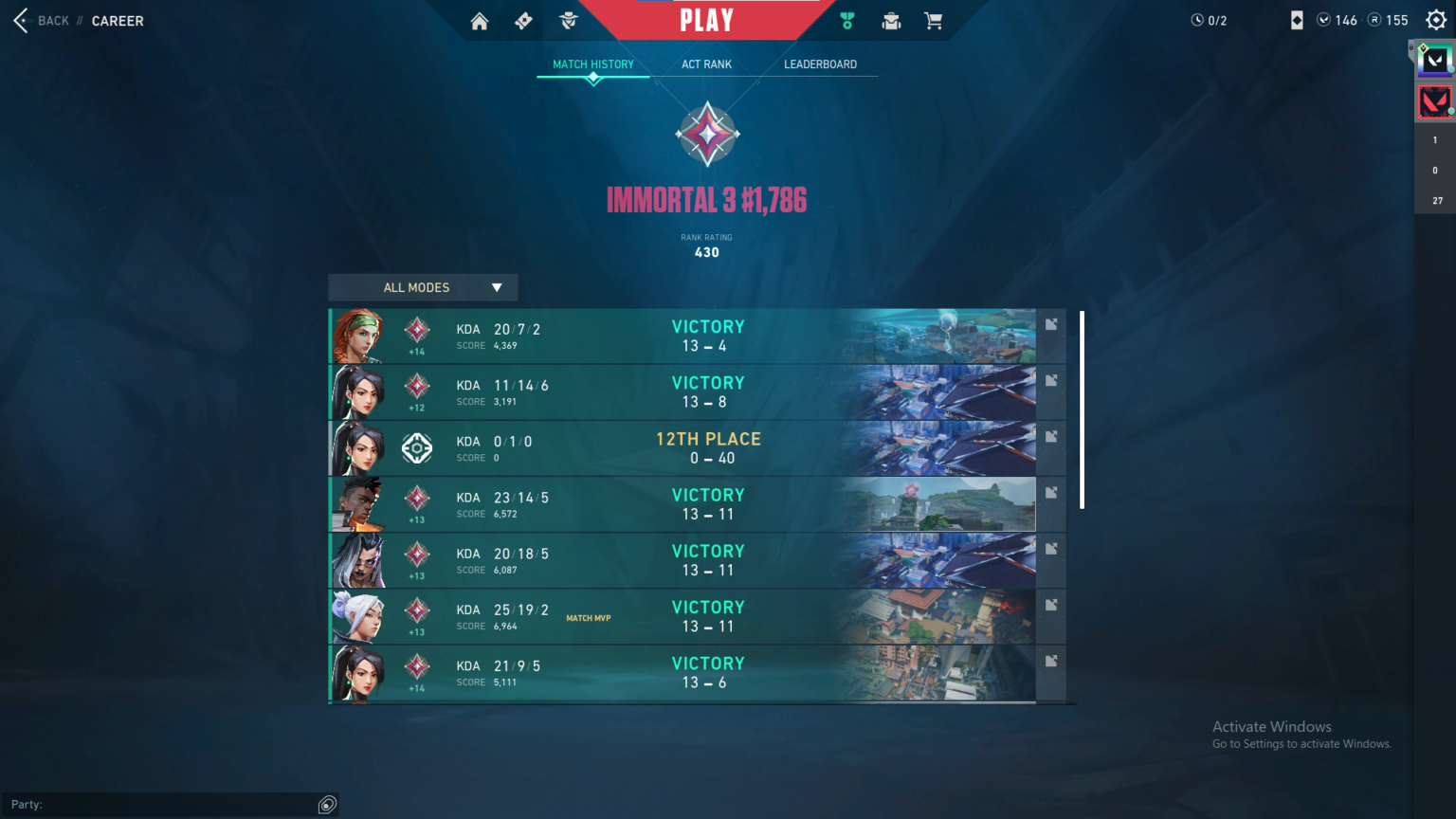Image resolution: width=1456 pixels, height=819 pixels.
Task: Switch to the ACT RANK tab
Action: [x=705, y=64]
